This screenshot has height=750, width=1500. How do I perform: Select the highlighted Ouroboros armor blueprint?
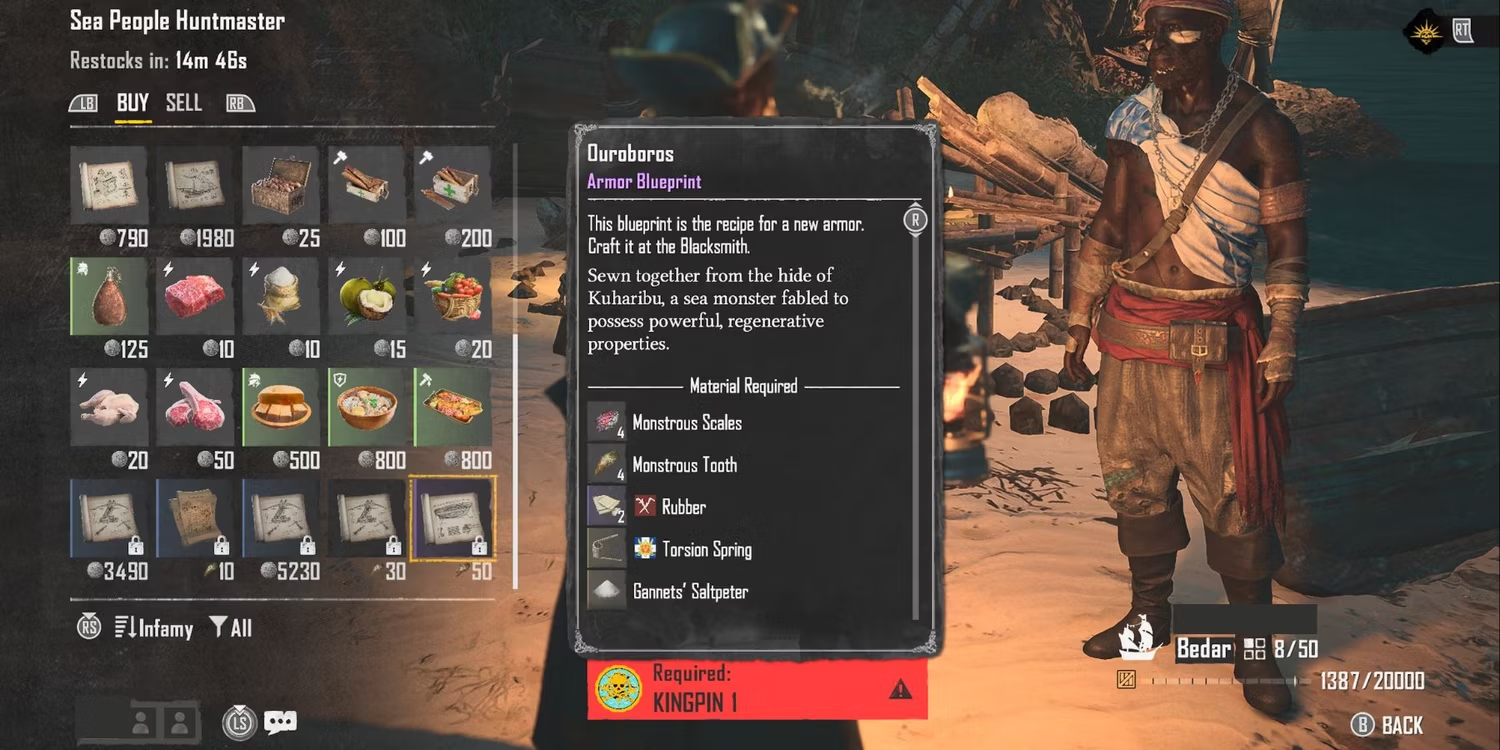[x=453, y=518]
